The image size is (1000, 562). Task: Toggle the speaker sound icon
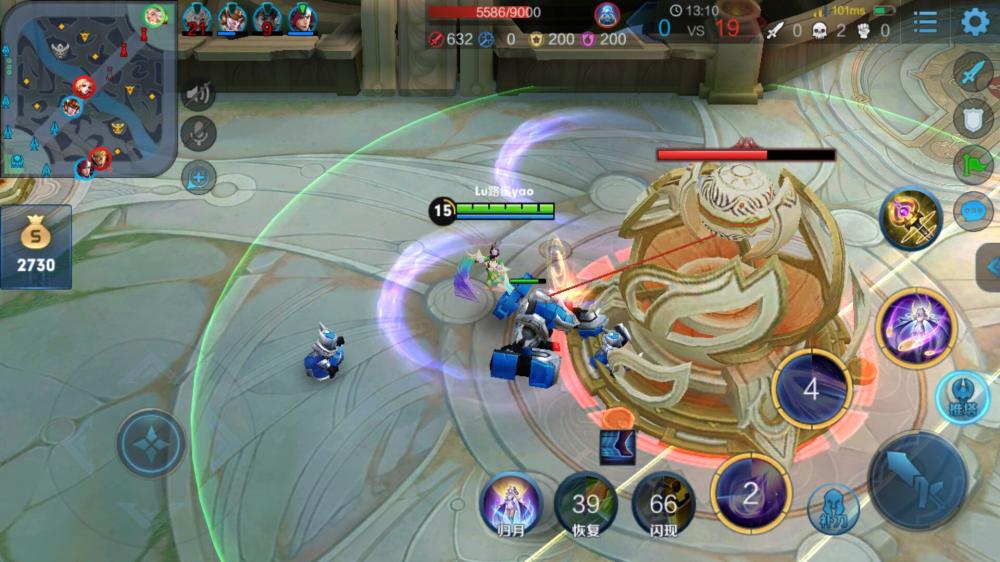[x=198, y=94]
